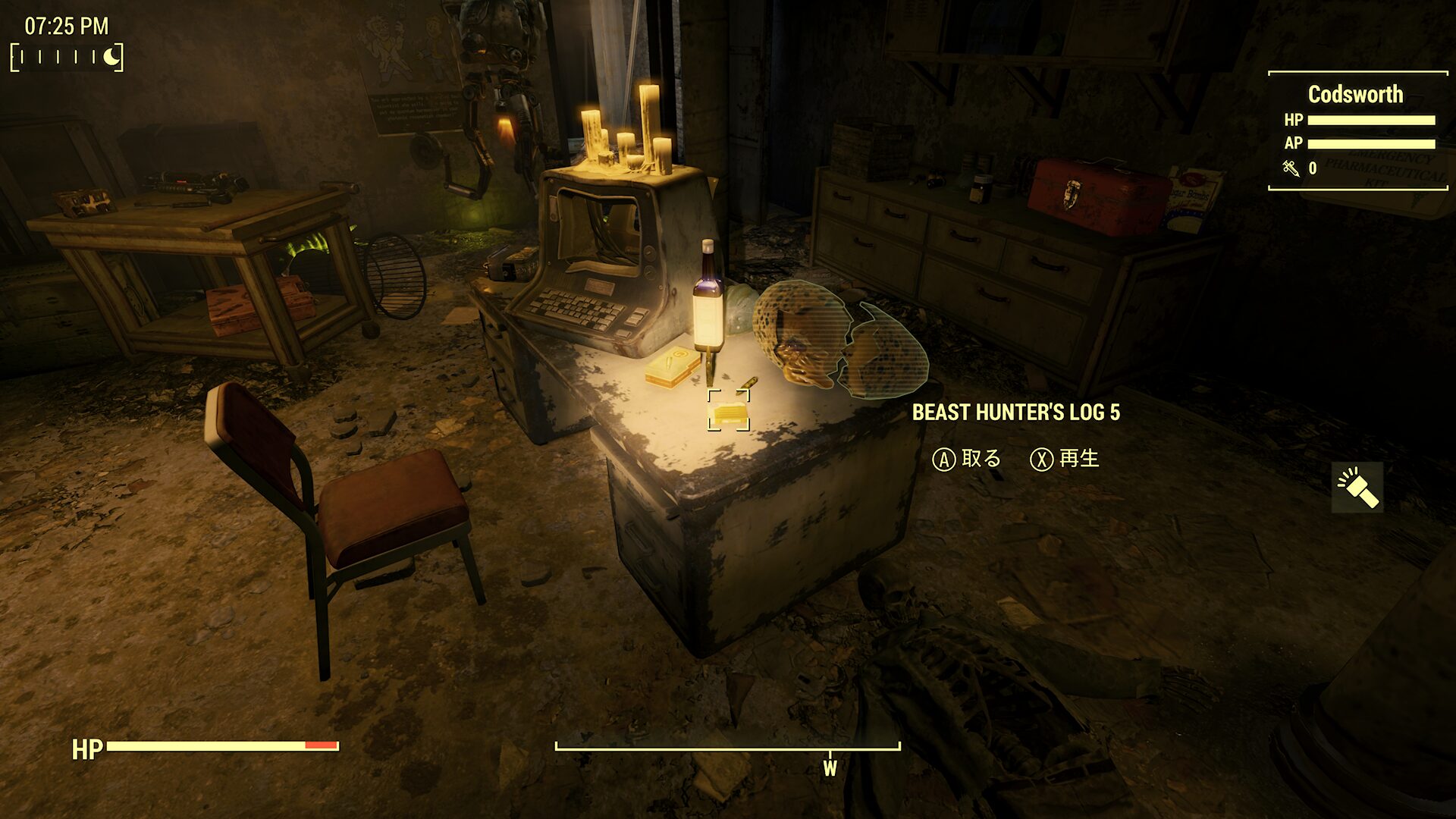This screenshot has width=1456, height=819.
Task: Choose the 取る (take) action
Action: pos(967,459)
